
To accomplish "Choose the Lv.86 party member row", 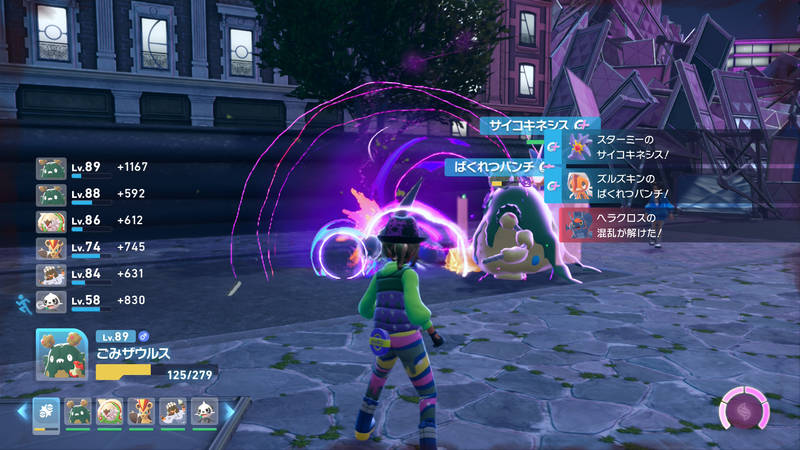I will click(90, 221).
